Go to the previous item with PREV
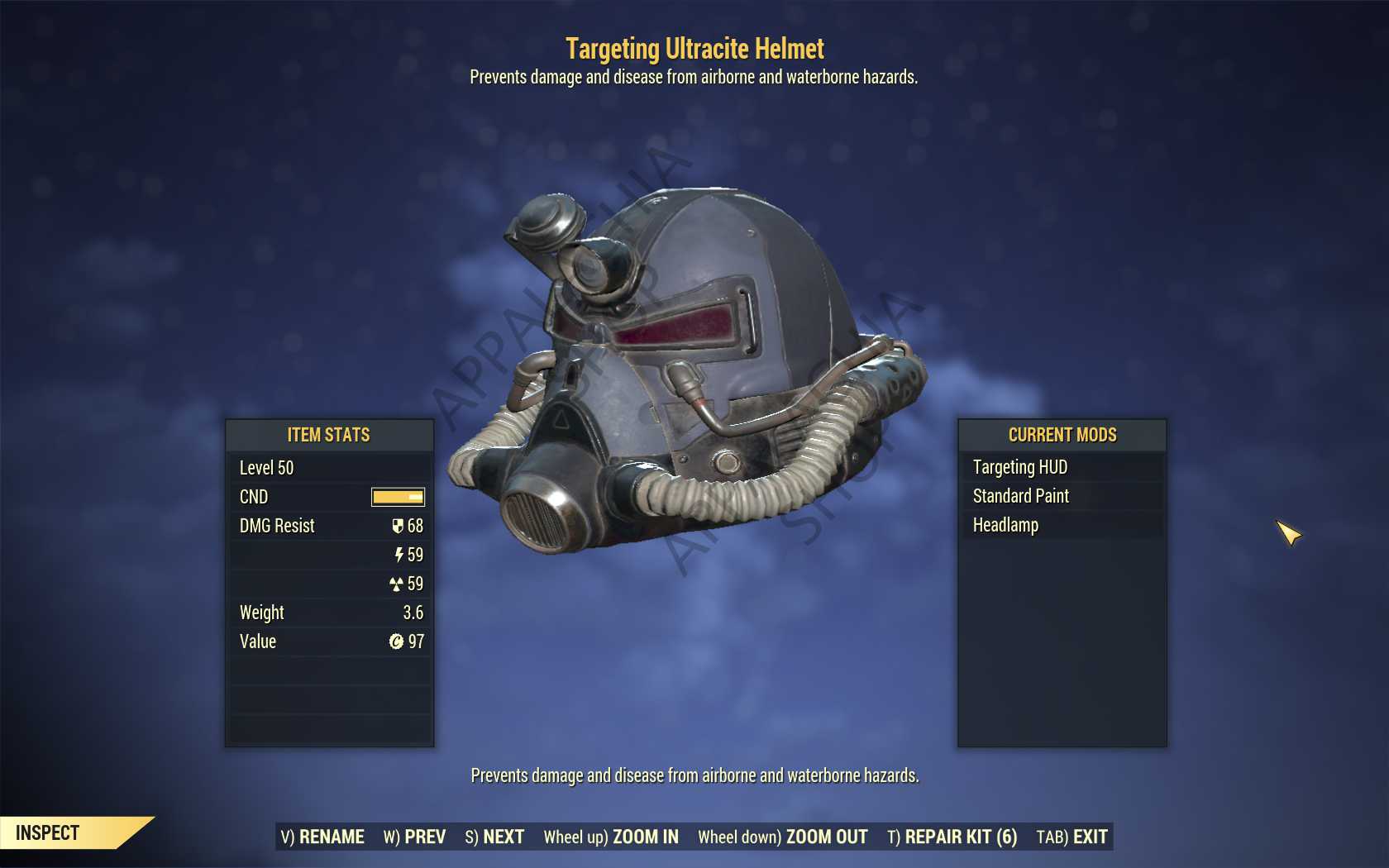 [414, 837]
